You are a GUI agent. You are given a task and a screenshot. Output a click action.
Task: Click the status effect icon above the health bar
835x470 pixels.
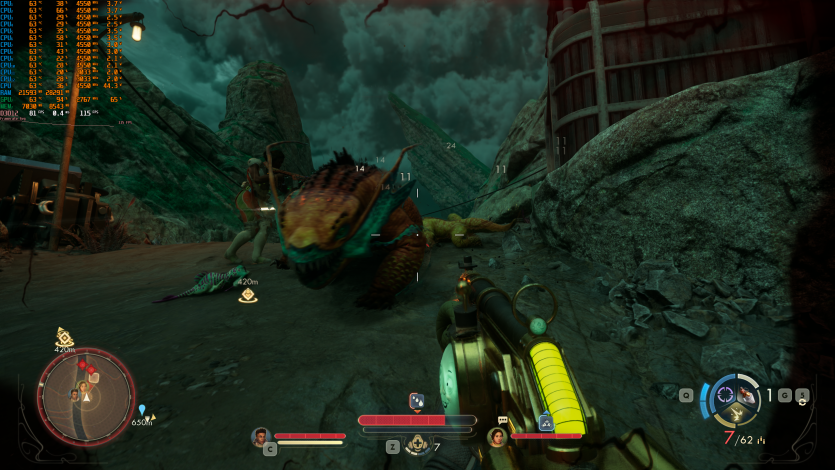tap(417, 401)
